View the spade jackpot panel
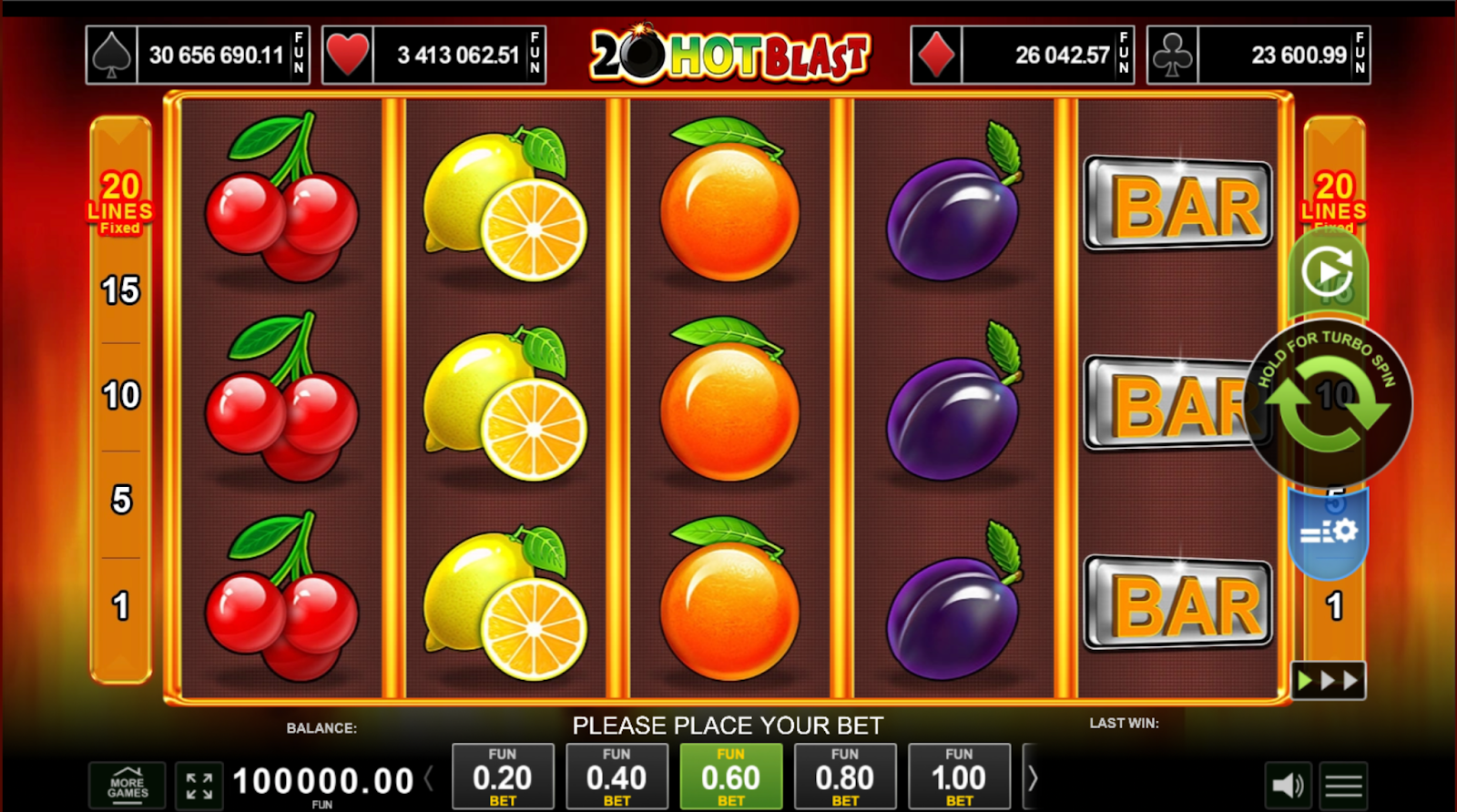1457x812 pixels. [x=198, y=56]
